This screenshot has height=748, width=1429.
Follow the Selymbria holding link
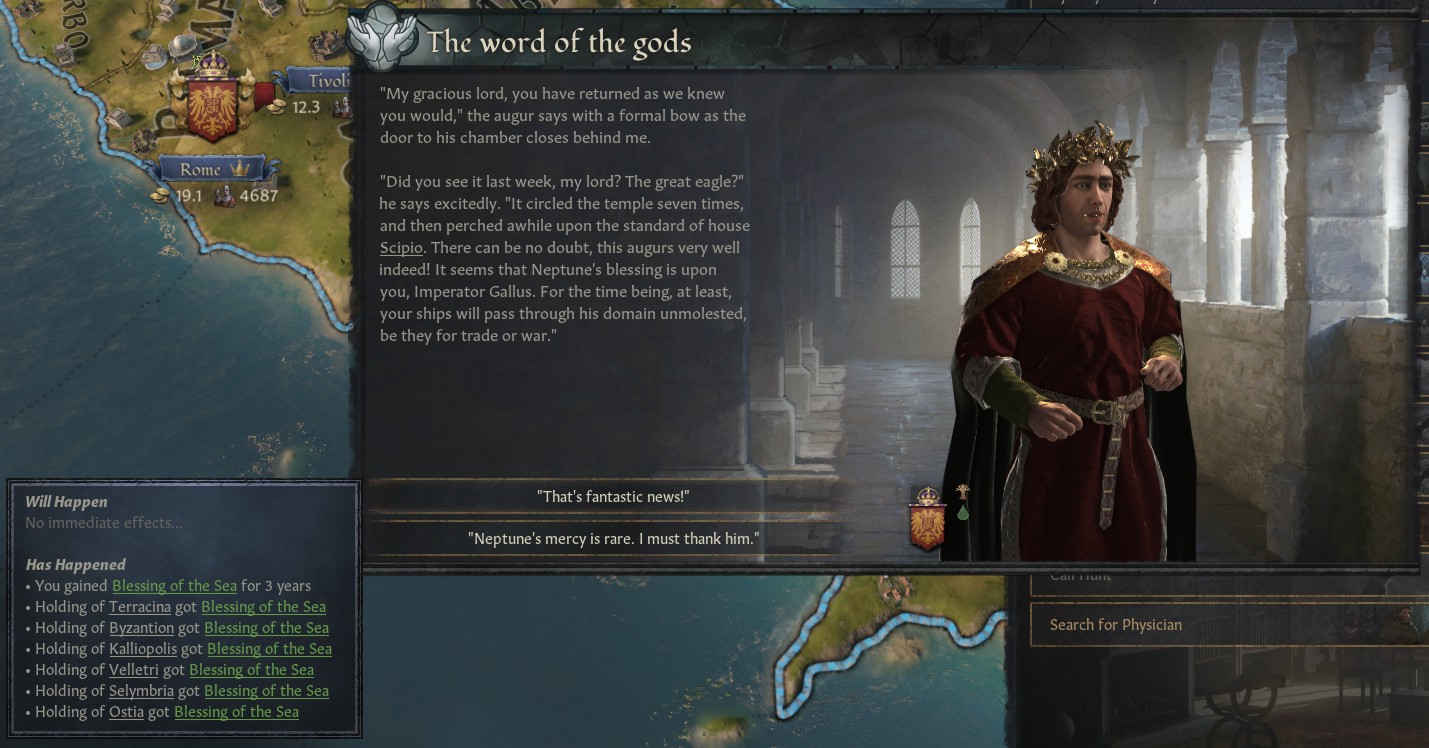tap(141, 691)
